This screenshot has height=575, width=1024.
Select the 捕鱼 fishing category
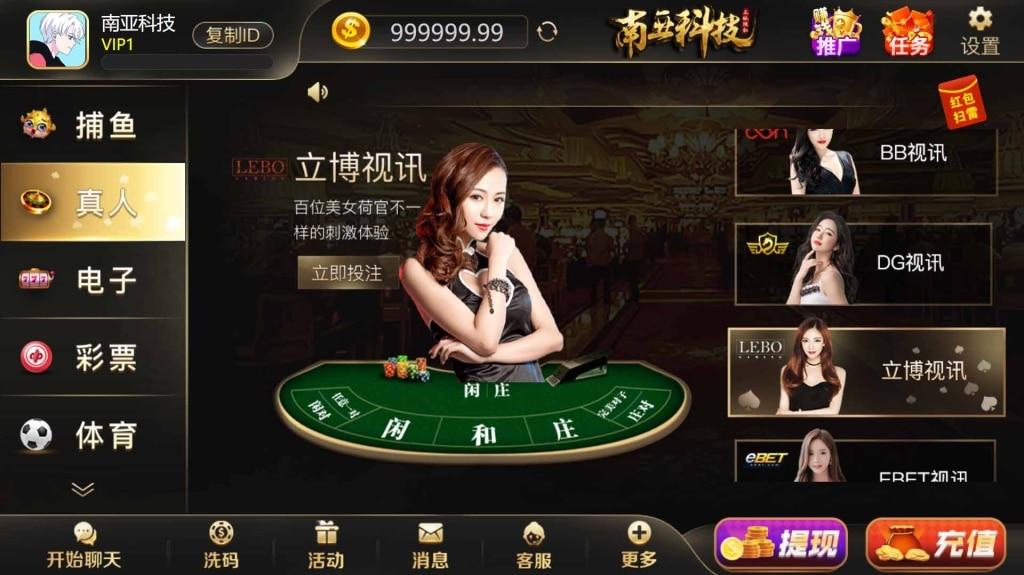coord(92,125)
